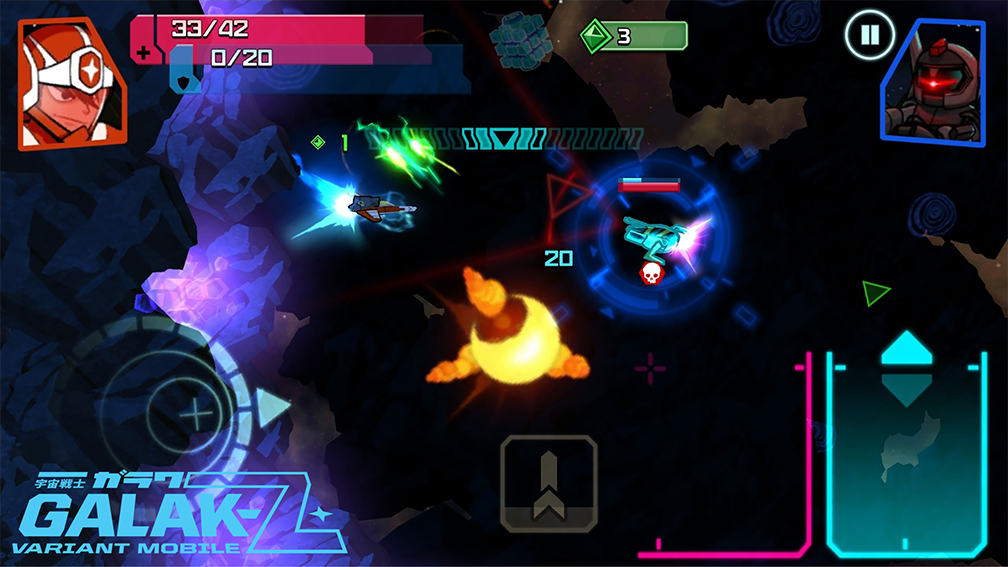Tap the virtual joystick's center crosshair
Image resolution: width=1008 pixels, height=567 pixels.
click(x=200, y=412)
